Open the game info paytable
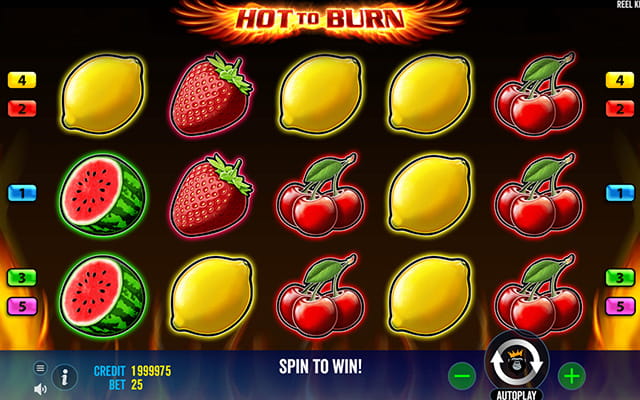 pyautogui.click(x=65, y=376)
